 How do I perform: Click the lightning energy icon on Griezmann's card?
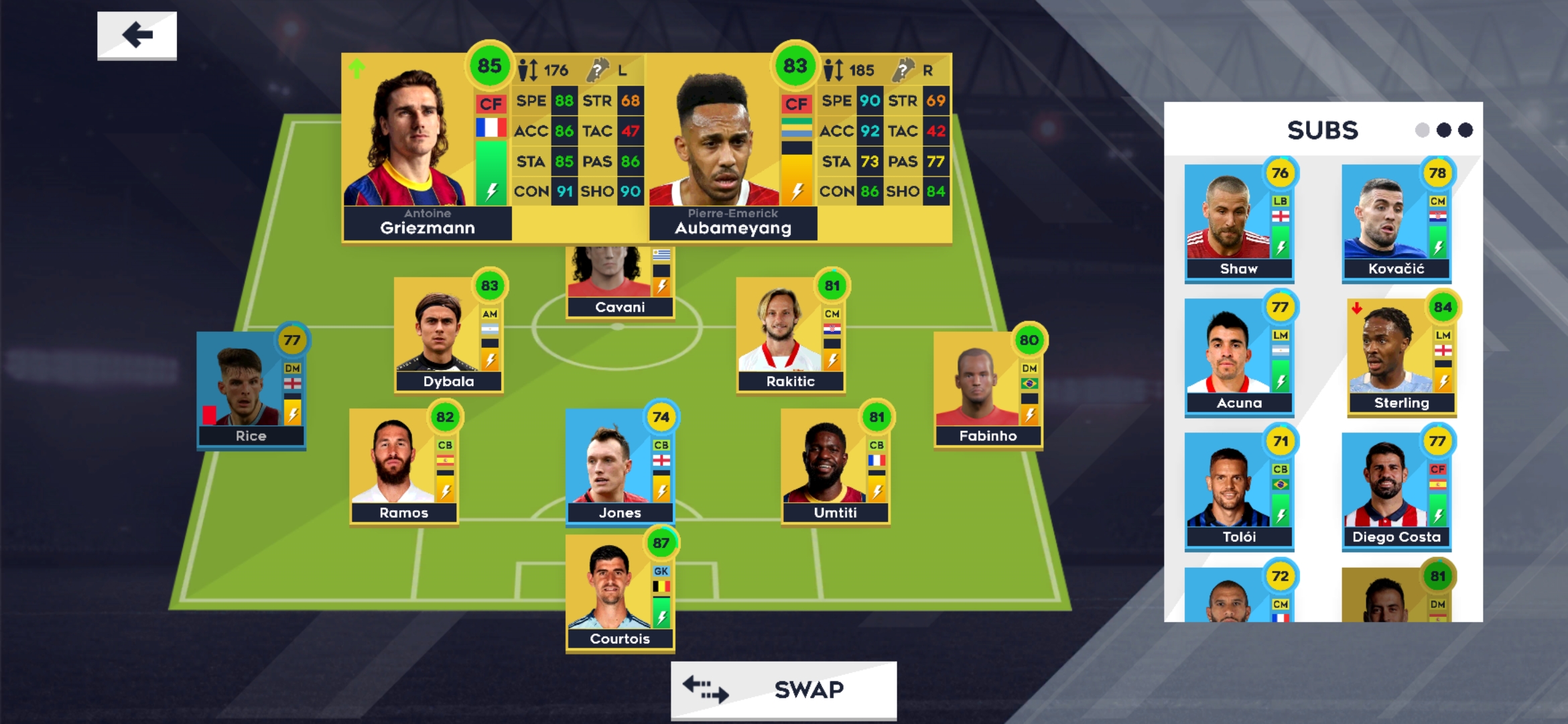click(x=491, y=192)
